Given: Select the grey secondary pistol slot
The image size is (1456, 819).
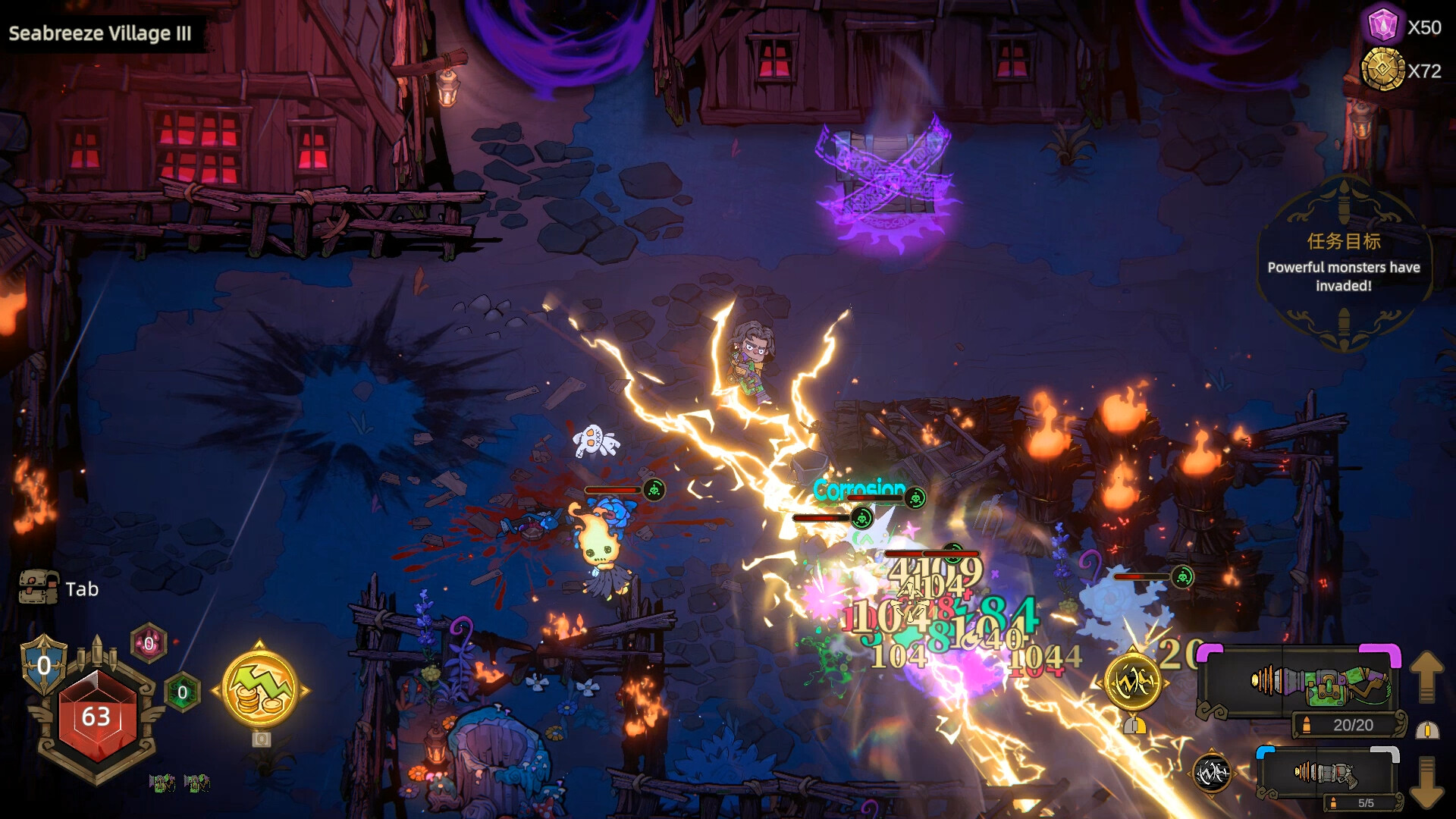Looking at the screenshot, I should tap(1323, 773).
